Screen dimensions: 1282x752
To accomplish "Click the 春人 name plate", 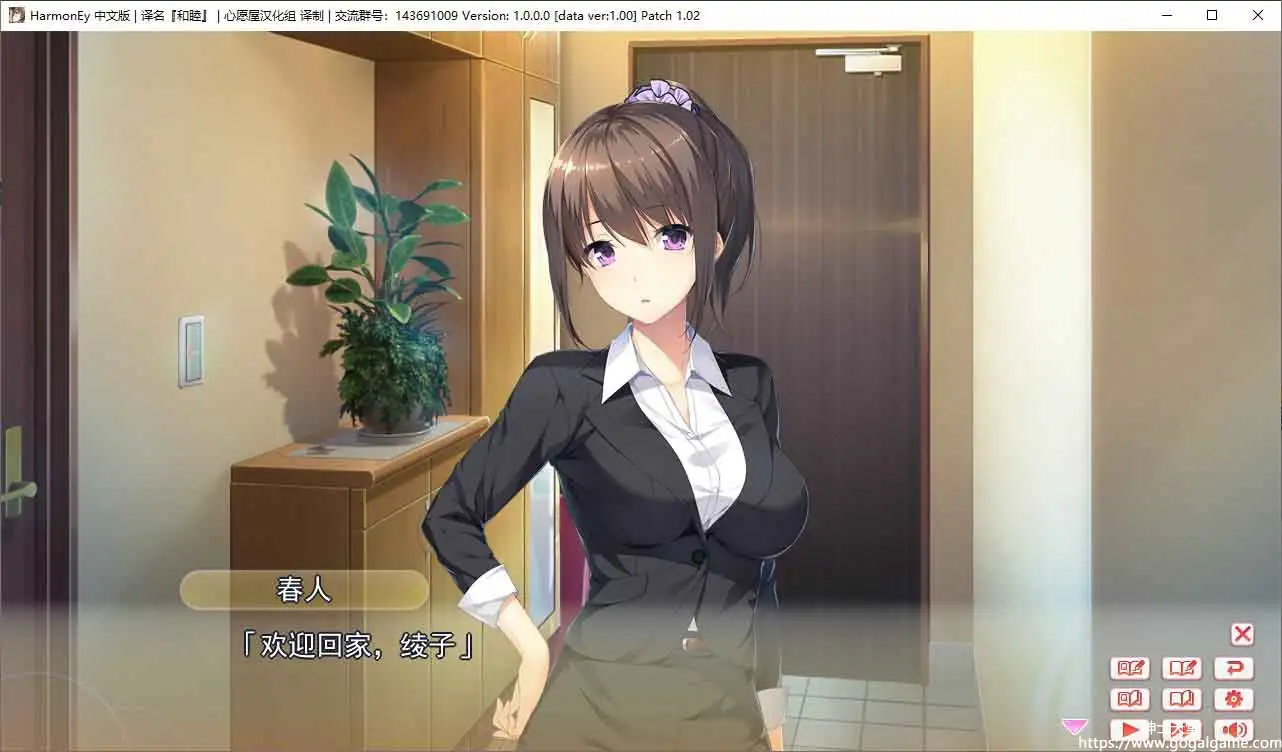I will (304, 589).
